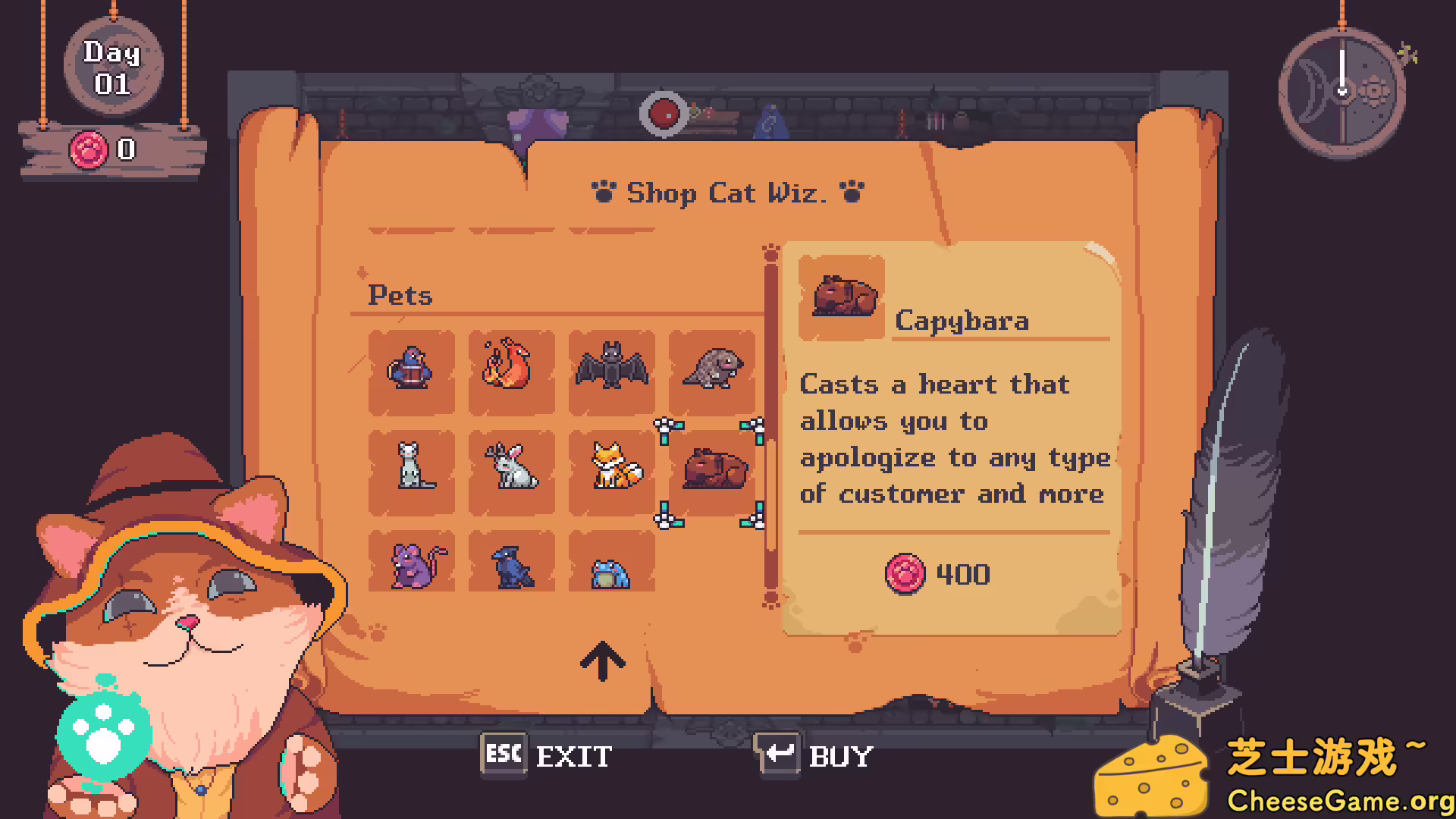Viewport: 1456px width, 819px height.
Task: Click the coin counter showing 0
Action: (x=106, y=149)
